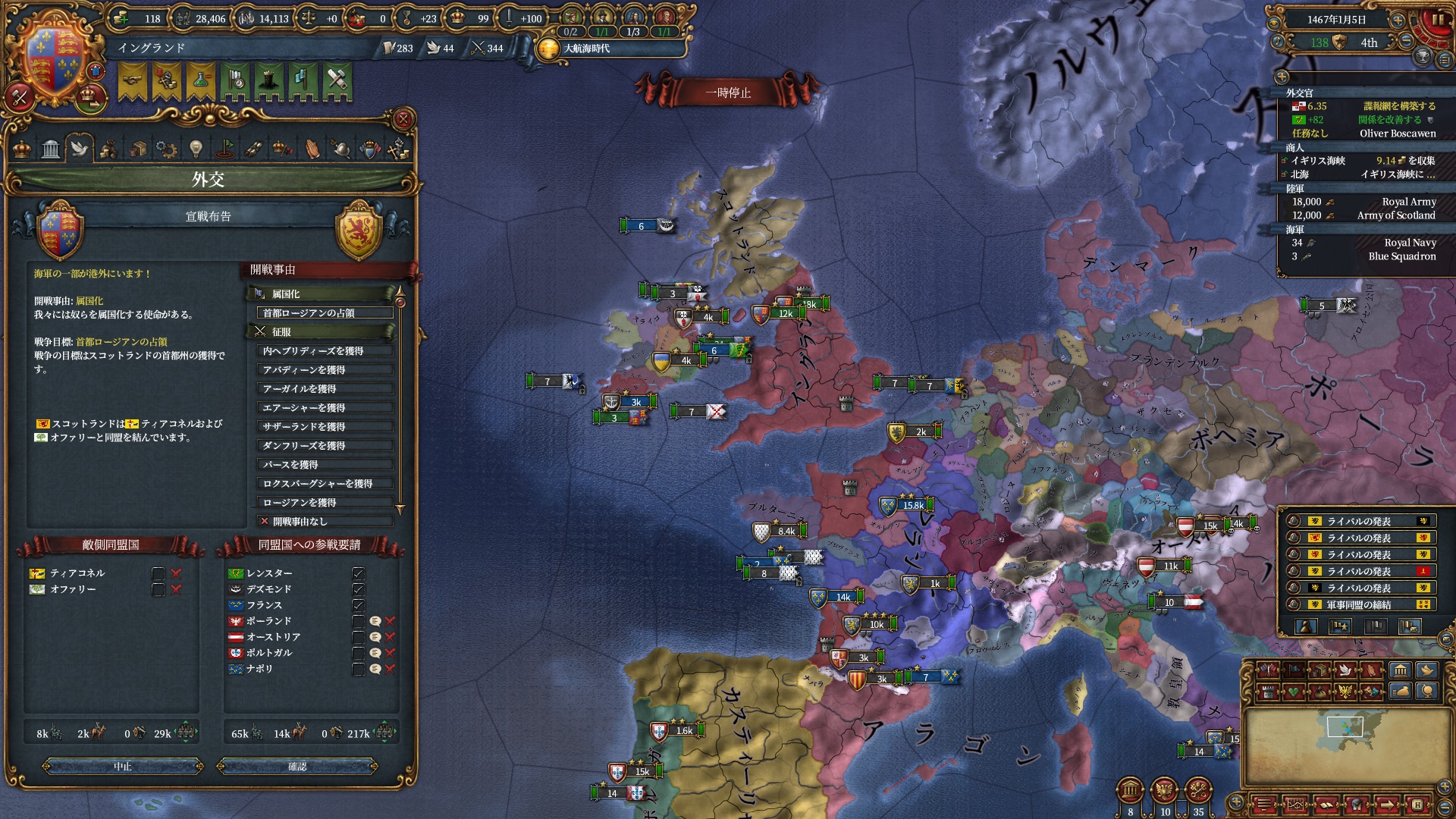Confirm the war declaration with 確認
1456x819 pixels.
[x=297, y=767]
